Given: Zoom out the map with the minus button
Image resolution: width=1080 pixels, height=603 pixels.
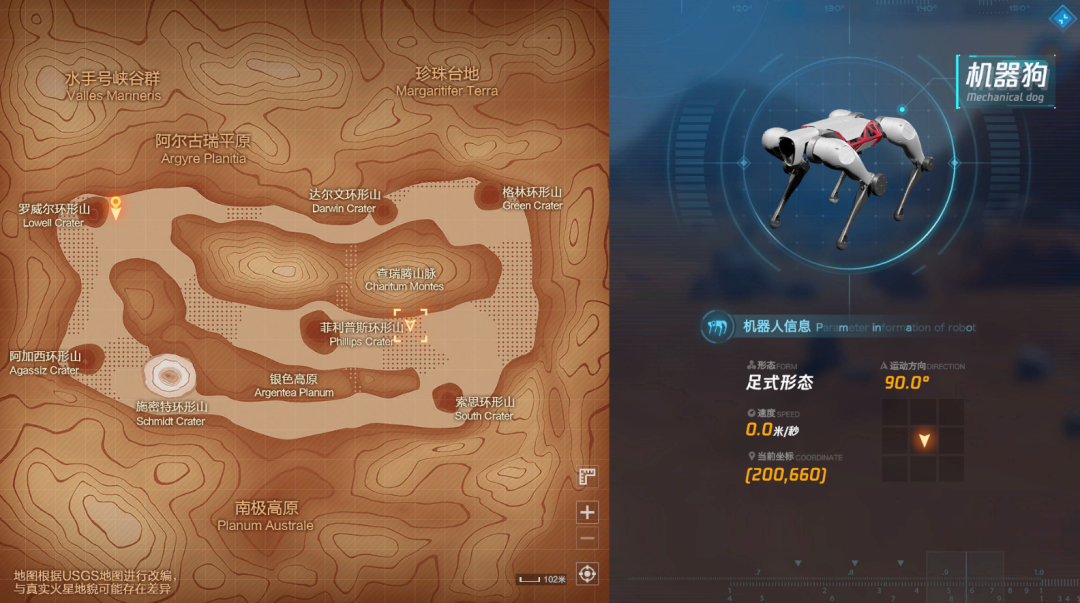Looking at the screenshot, I should pos(587,539).
